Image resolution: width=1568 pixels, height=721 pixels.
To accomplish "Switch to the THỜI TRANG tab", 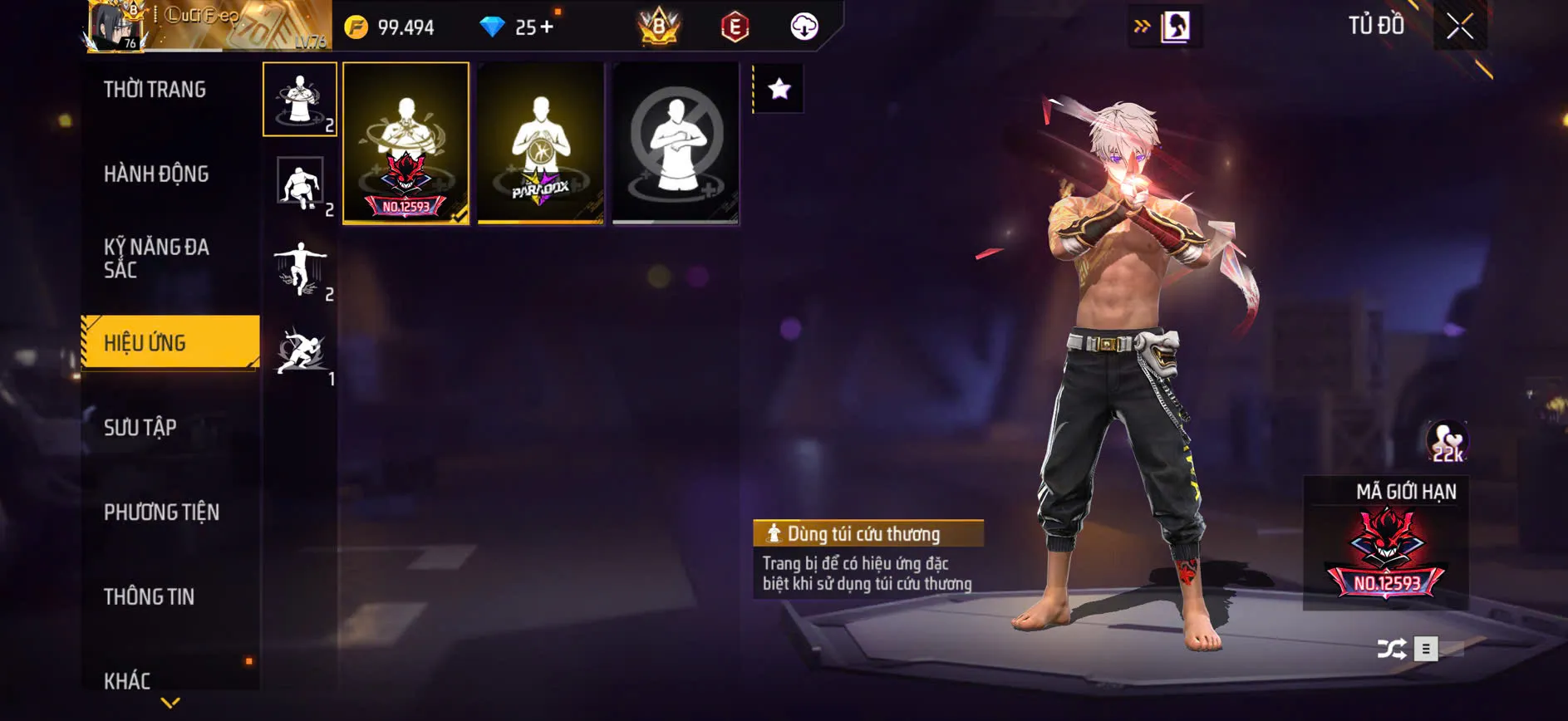I will click(x=155, y=90).
